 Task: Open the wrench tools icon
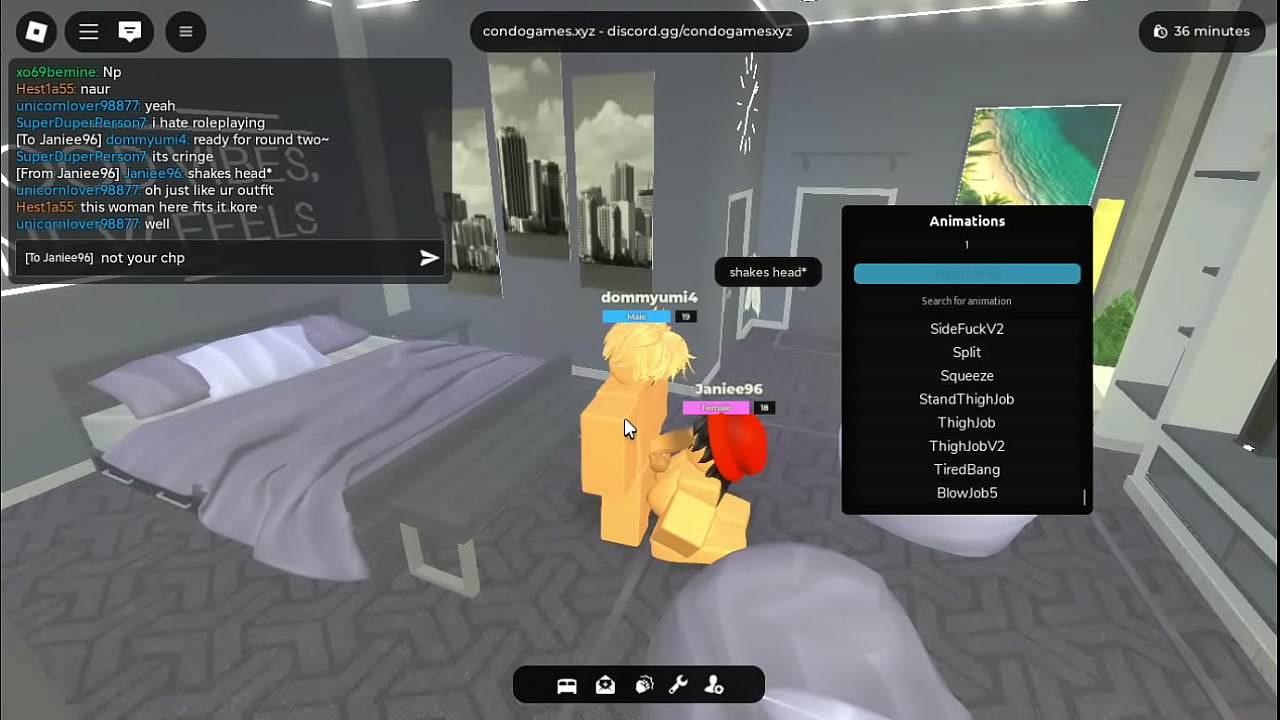tap(678, 685)
